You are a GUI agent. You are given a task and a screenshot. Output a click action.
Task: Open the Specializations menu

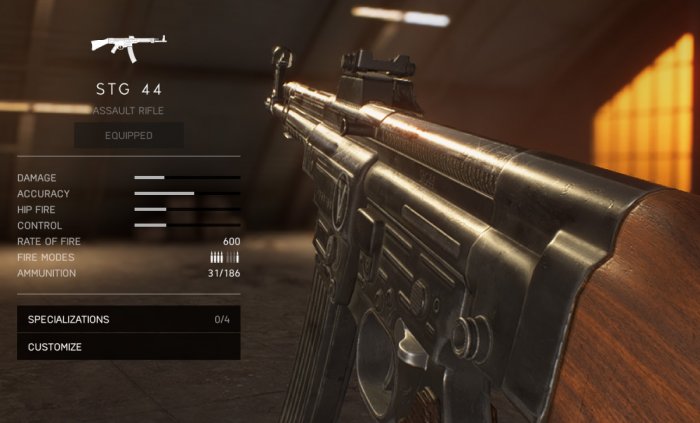pos(128,319)
